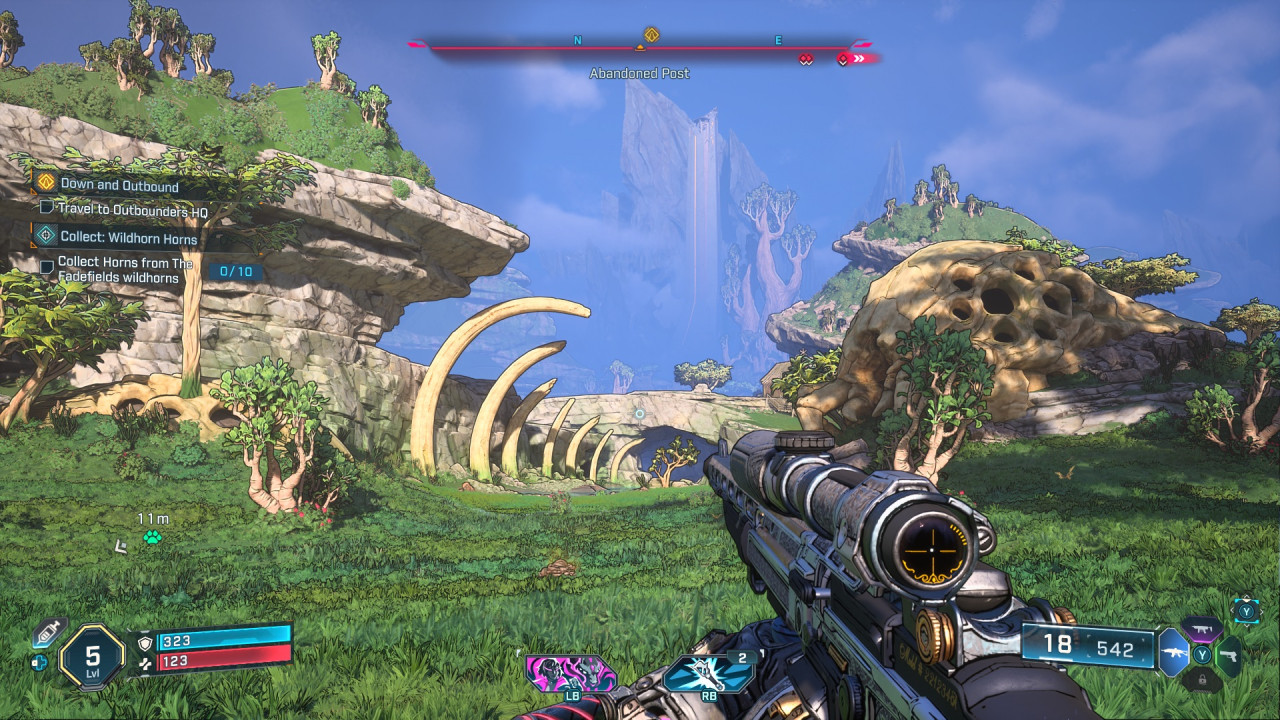Check the Collect Horns from Fadefields box

47,266
